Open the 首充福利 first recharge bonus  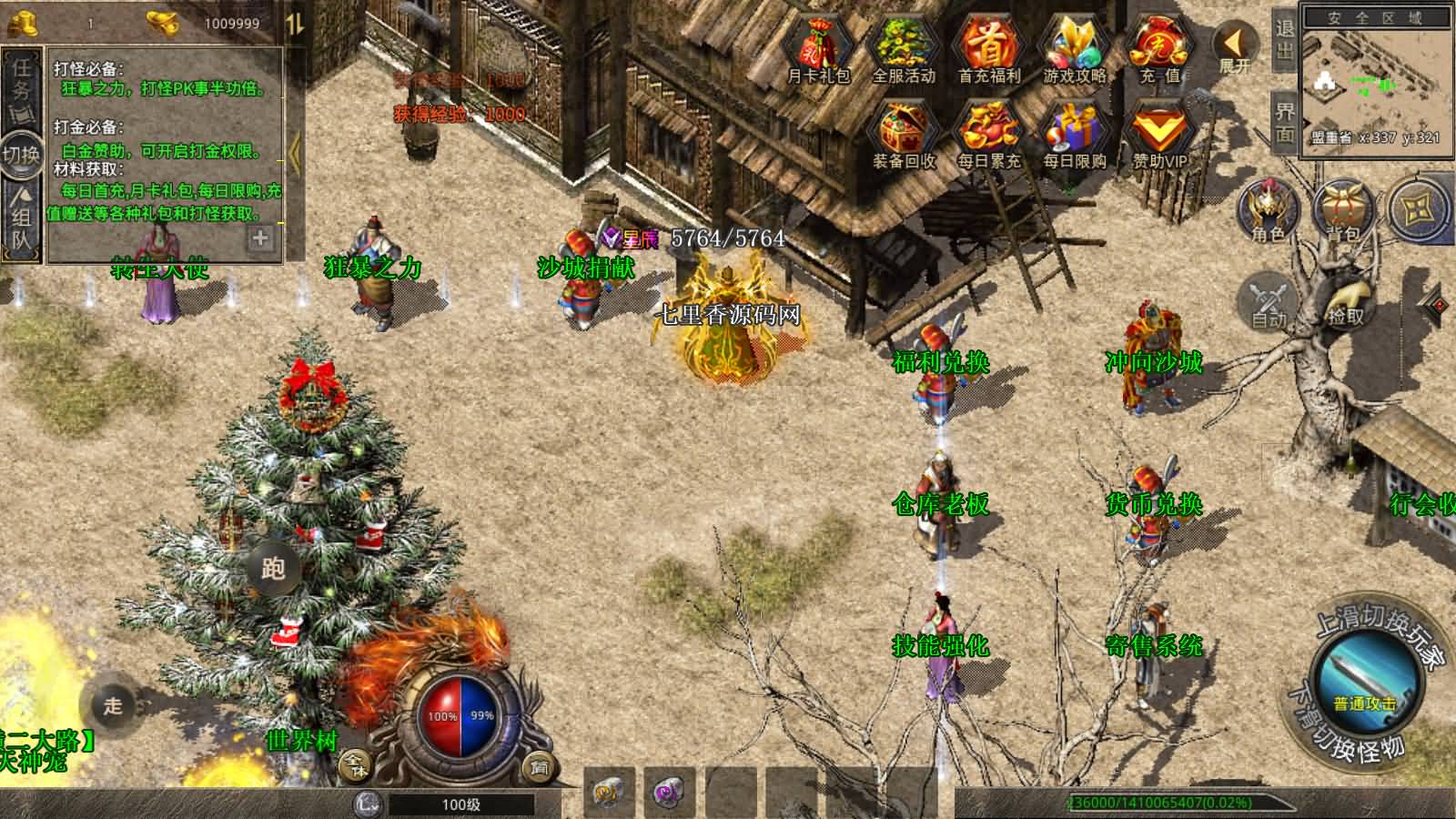click(x=988, y=50)
